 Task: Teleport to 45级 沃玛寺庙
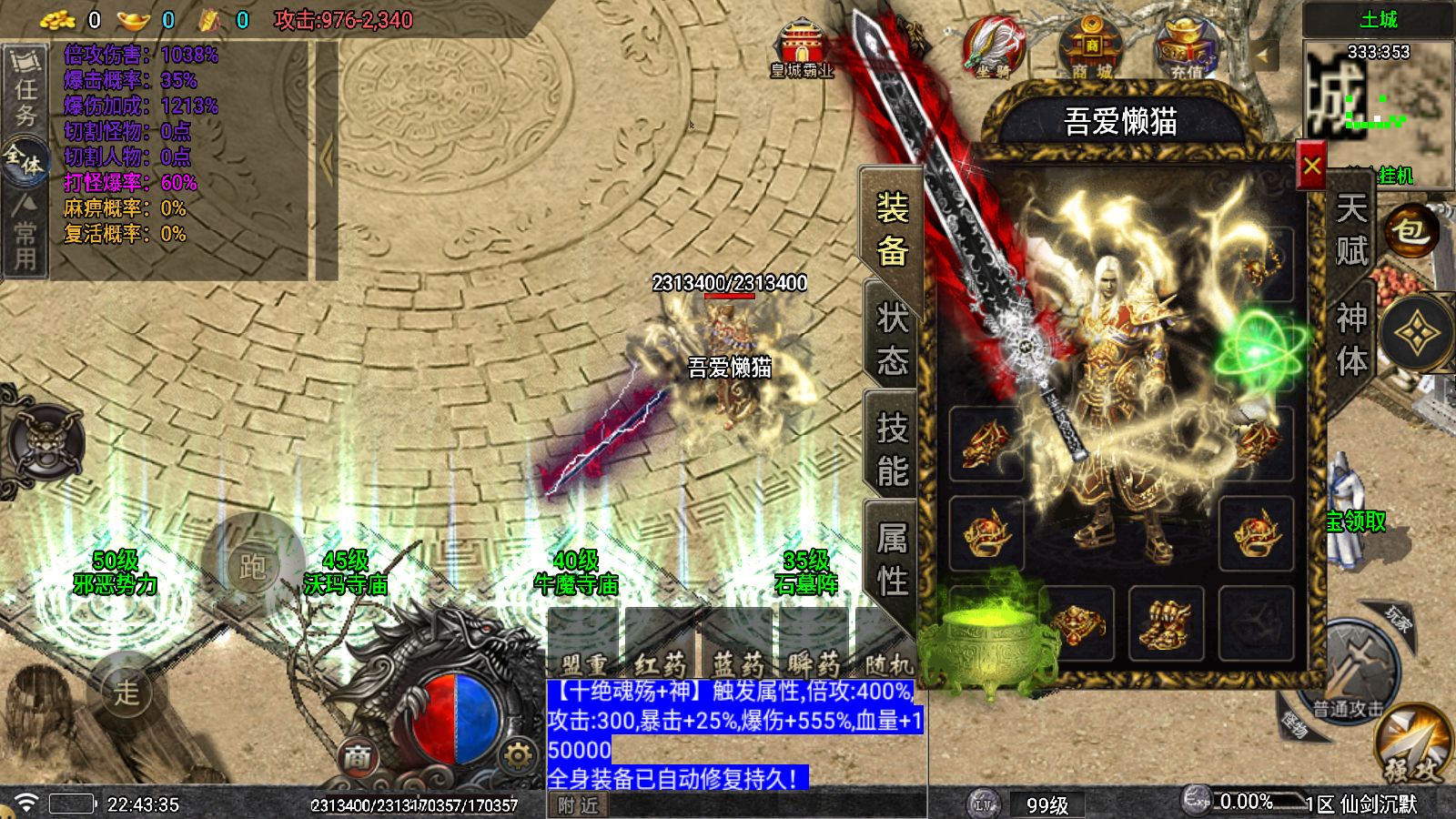(x=349, y=573)
